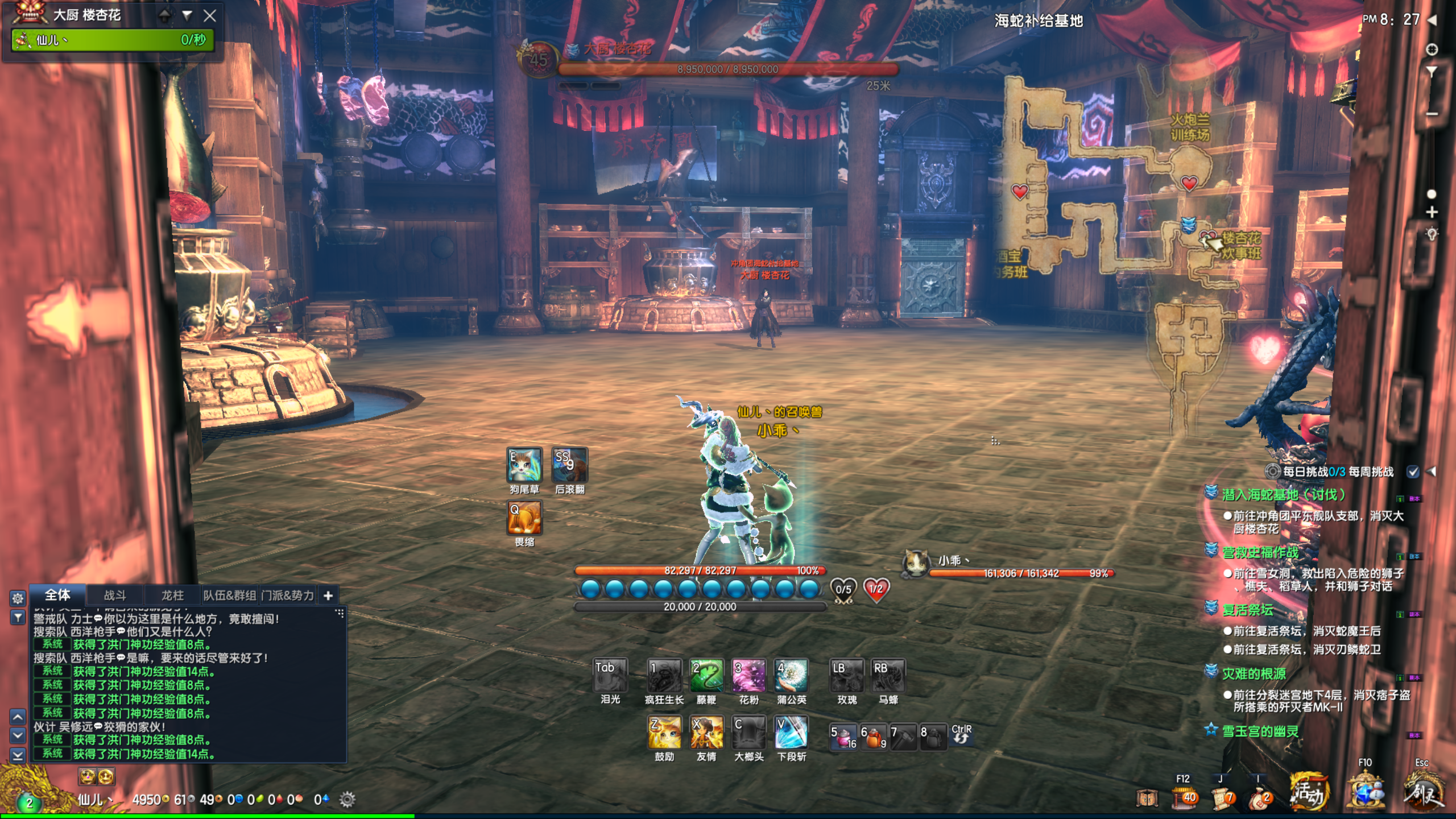Image resolution: width=1456 pixels, height=819 pixels.
Task: Activate the 藤鞭 skill
Action: (706, 676)
